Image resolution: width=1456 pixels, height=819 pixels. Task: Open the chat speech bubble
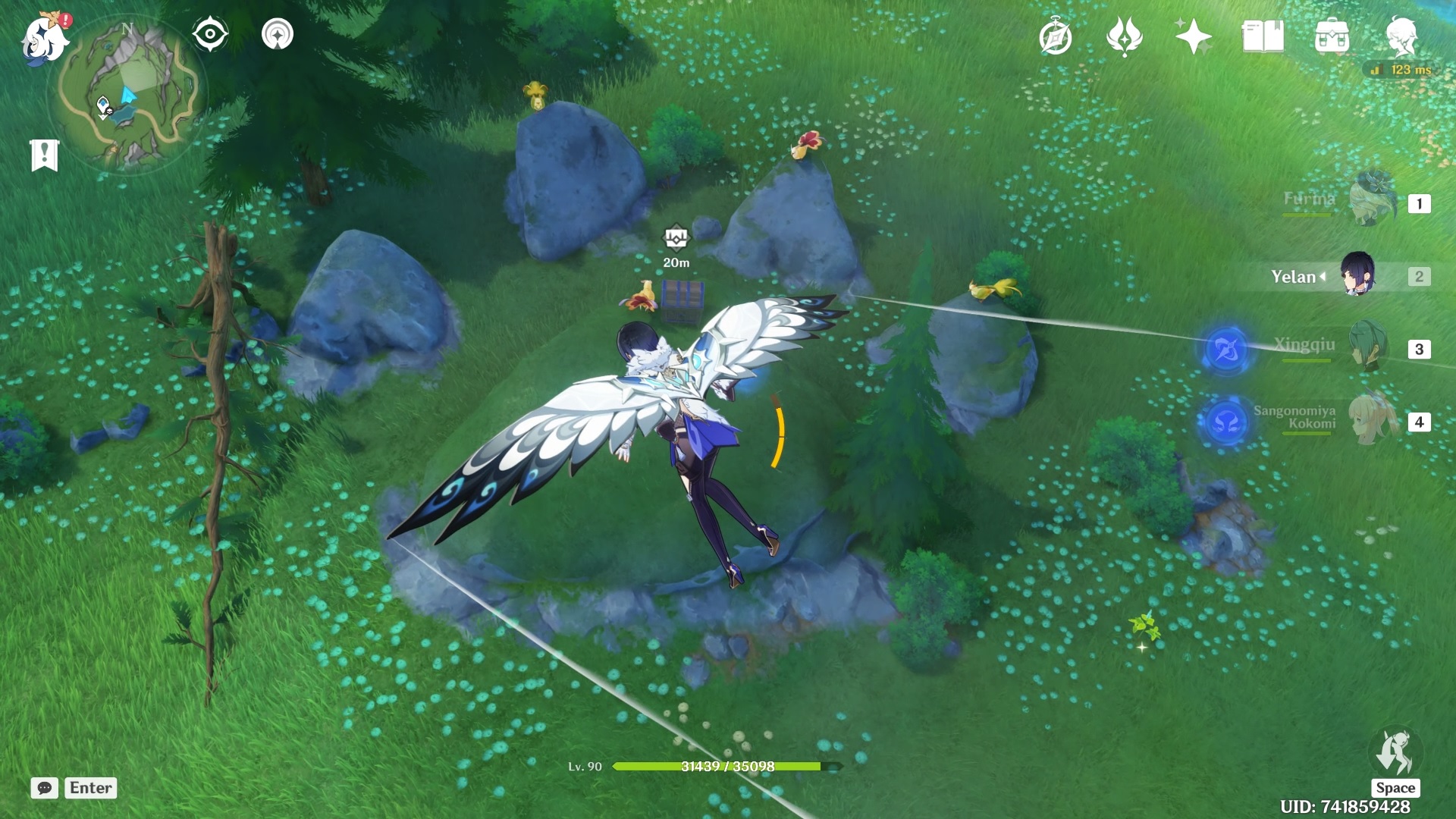45,788
